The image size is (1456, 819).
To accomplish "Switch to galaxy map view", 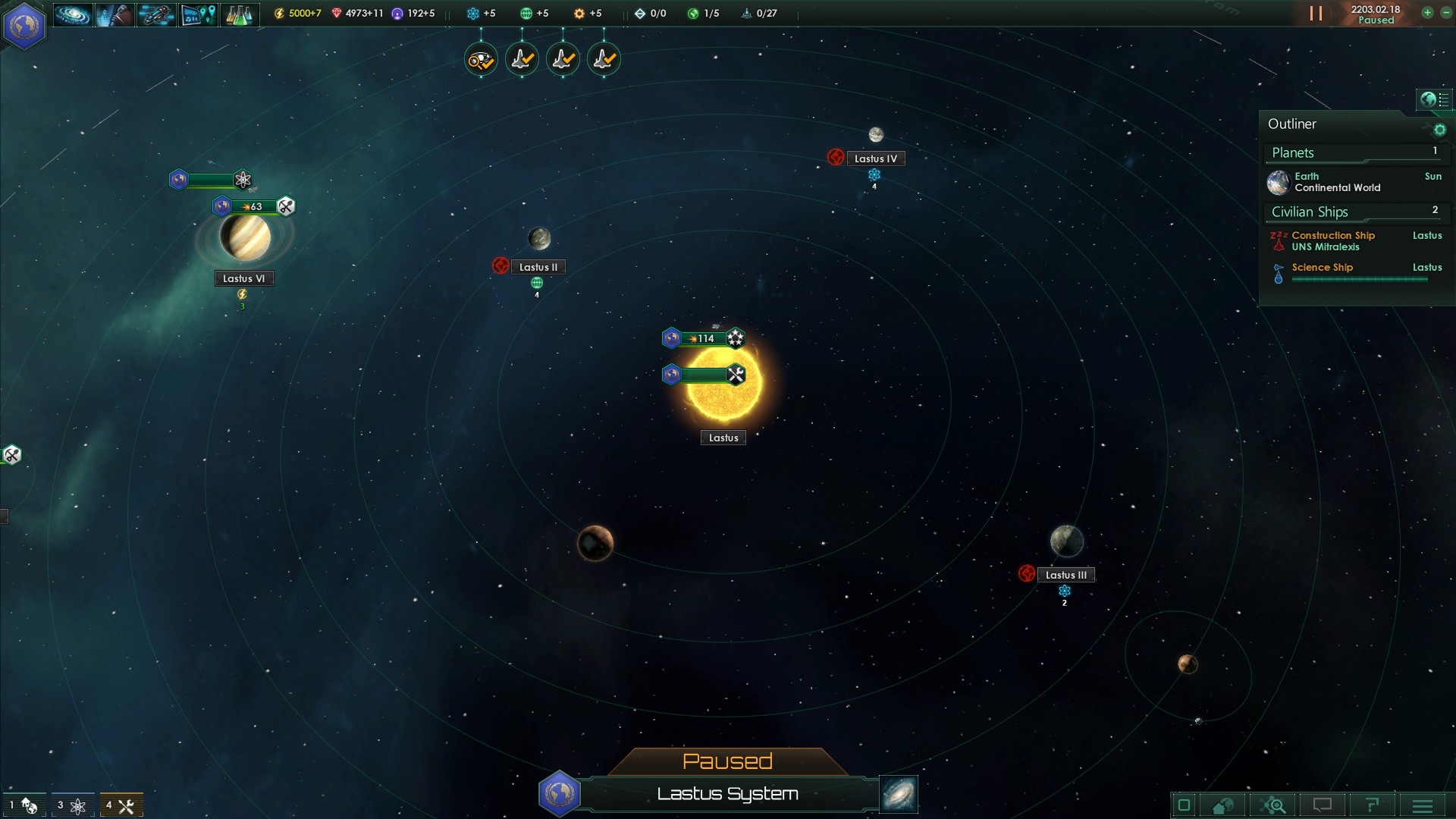I will pos(899,793).
